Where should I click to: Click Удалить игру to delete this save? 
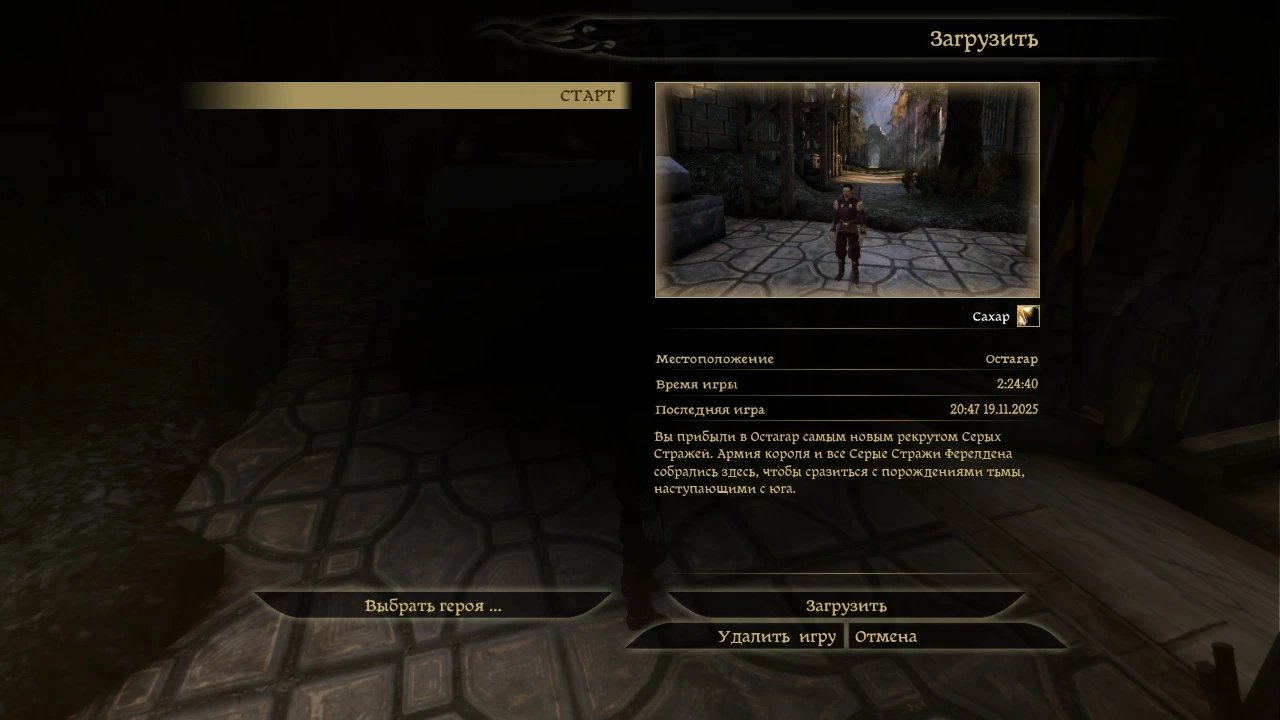click(x=777, y=636)
